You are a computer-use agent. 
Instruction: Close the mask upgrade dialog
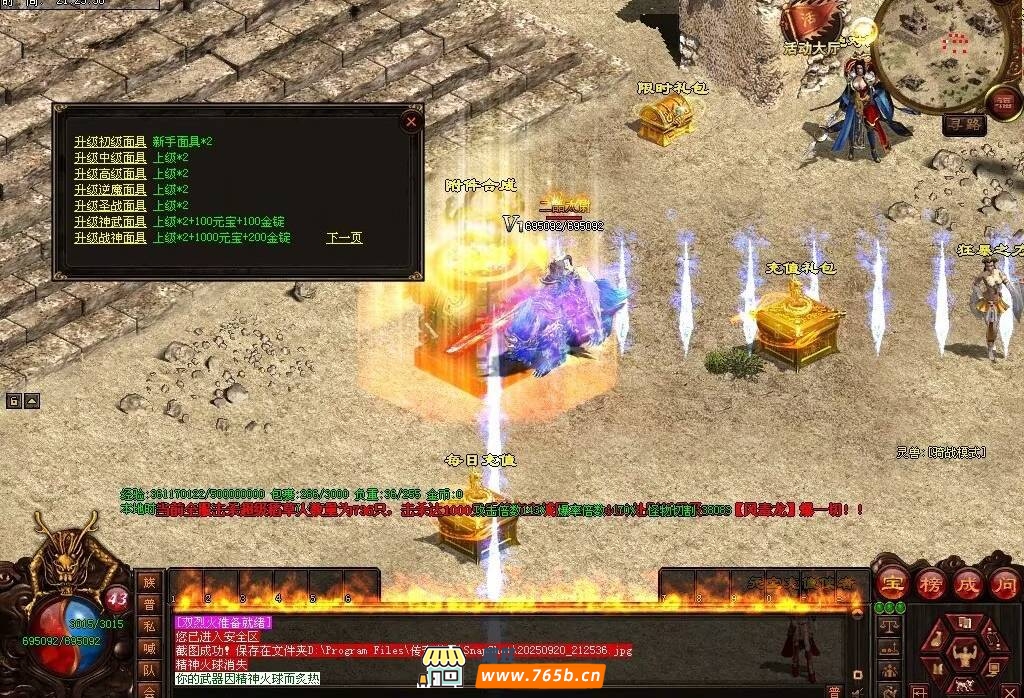(410, 121)
